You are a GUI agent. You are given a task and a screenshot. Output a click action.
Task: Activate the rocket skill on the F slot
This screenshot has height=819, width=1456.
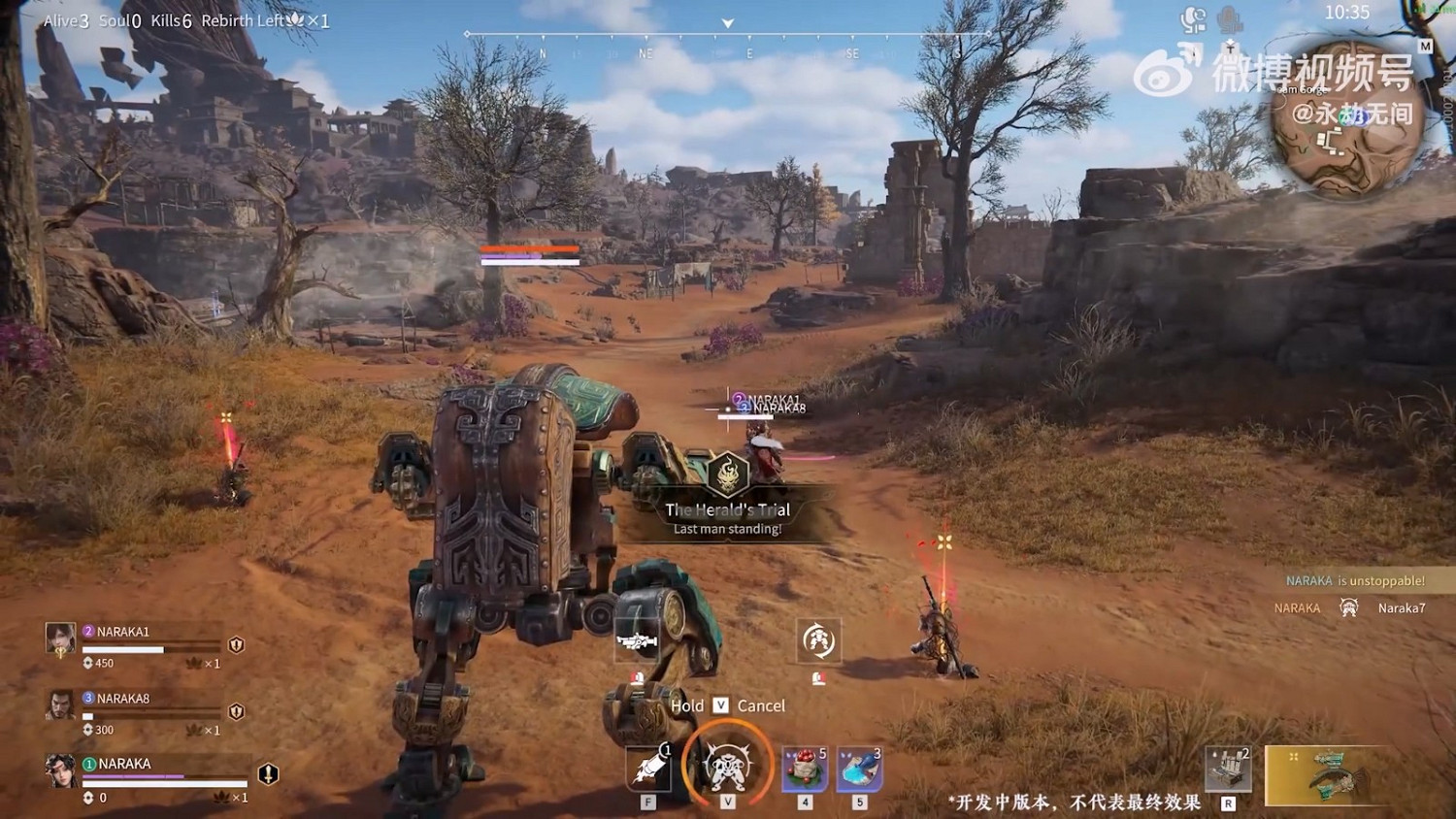(x=648, y=767)
